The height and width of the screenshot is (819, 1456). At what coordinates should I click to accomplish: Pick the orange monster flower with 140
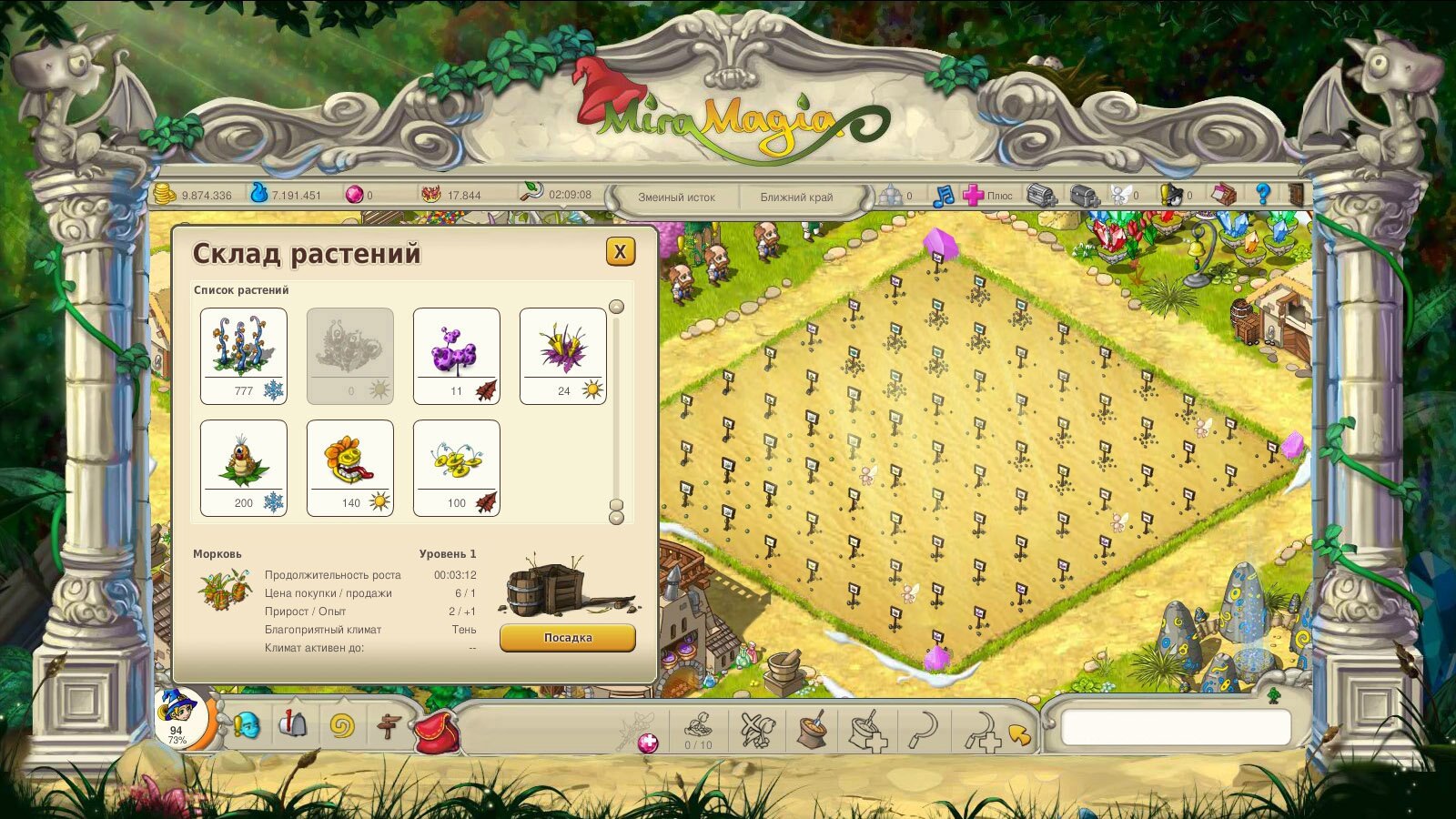click(349, 467)
